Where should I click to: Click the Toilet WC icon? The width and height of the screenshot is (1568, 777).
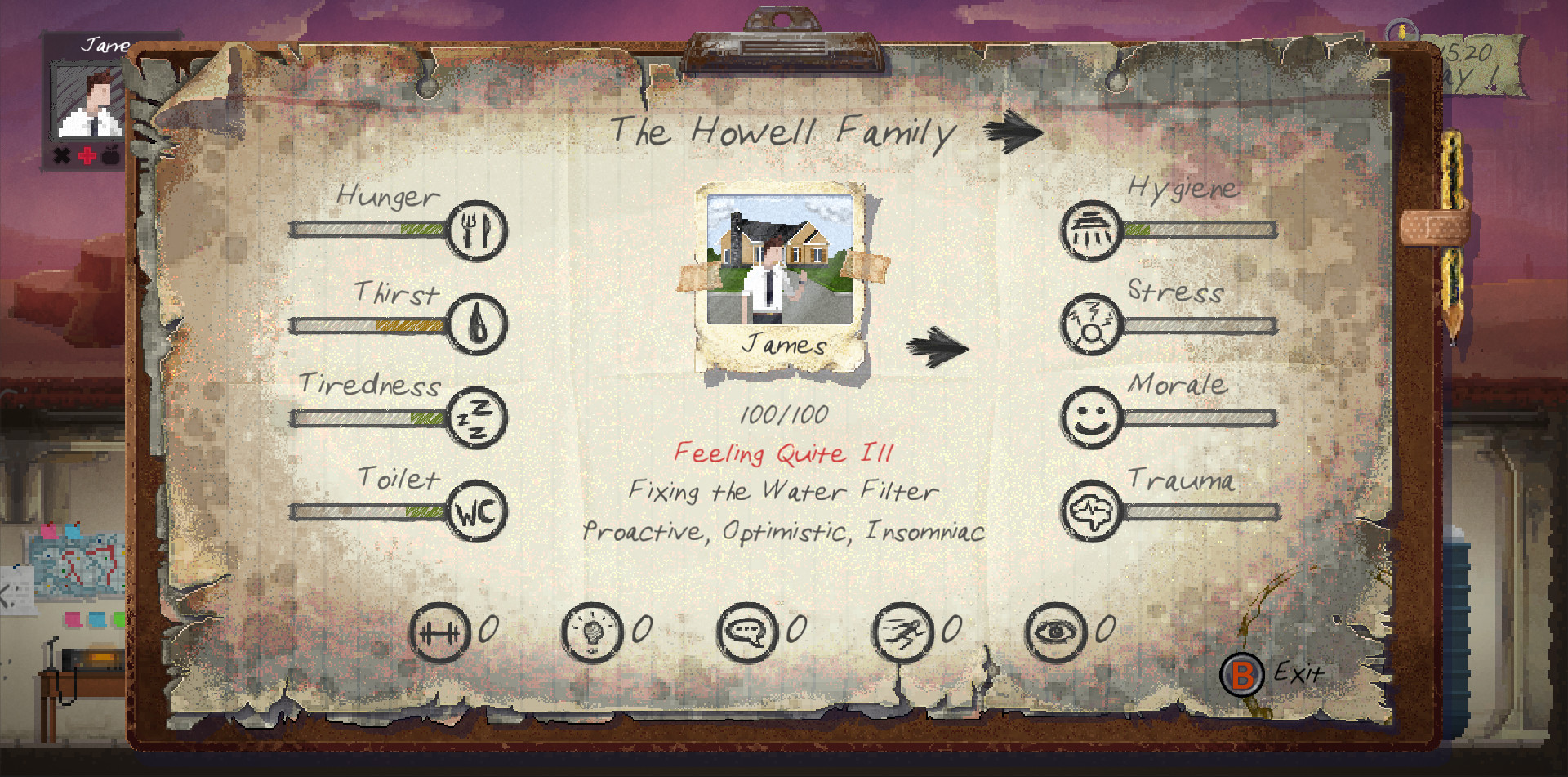pyautogui.click(x=478, y=512)
